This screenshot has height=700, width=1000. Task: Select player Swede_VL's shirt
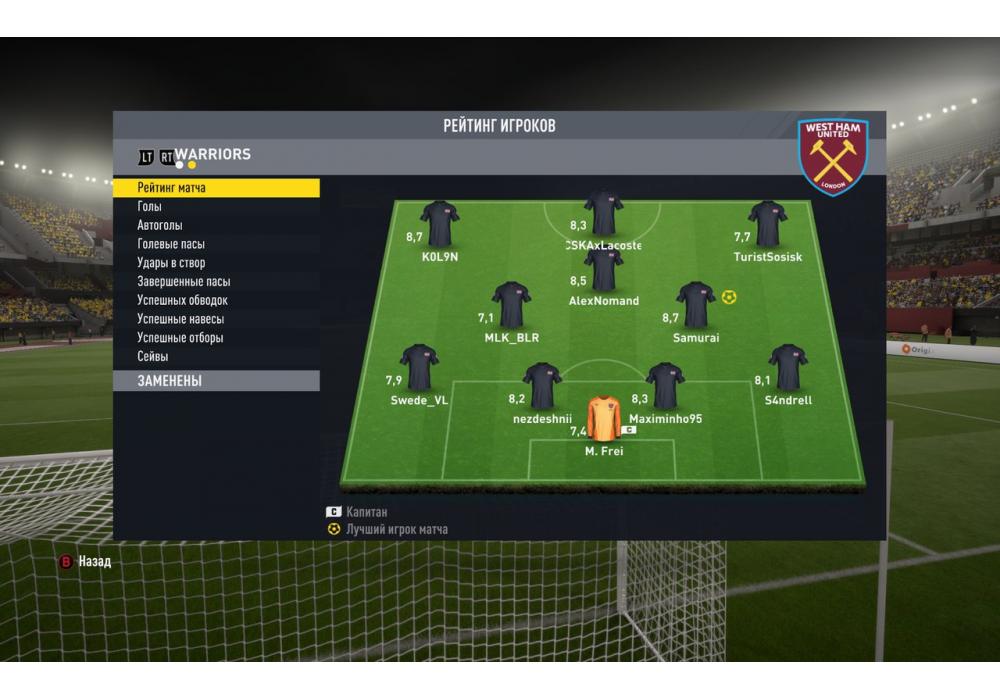(x=419, y=368)
